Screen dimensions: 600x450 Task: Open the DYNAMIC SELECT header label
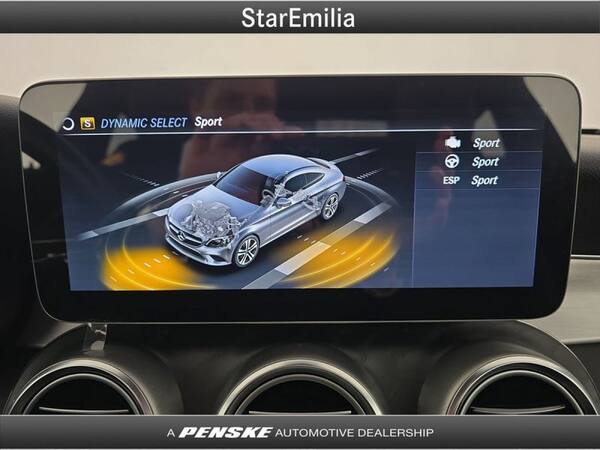[143, 123]
